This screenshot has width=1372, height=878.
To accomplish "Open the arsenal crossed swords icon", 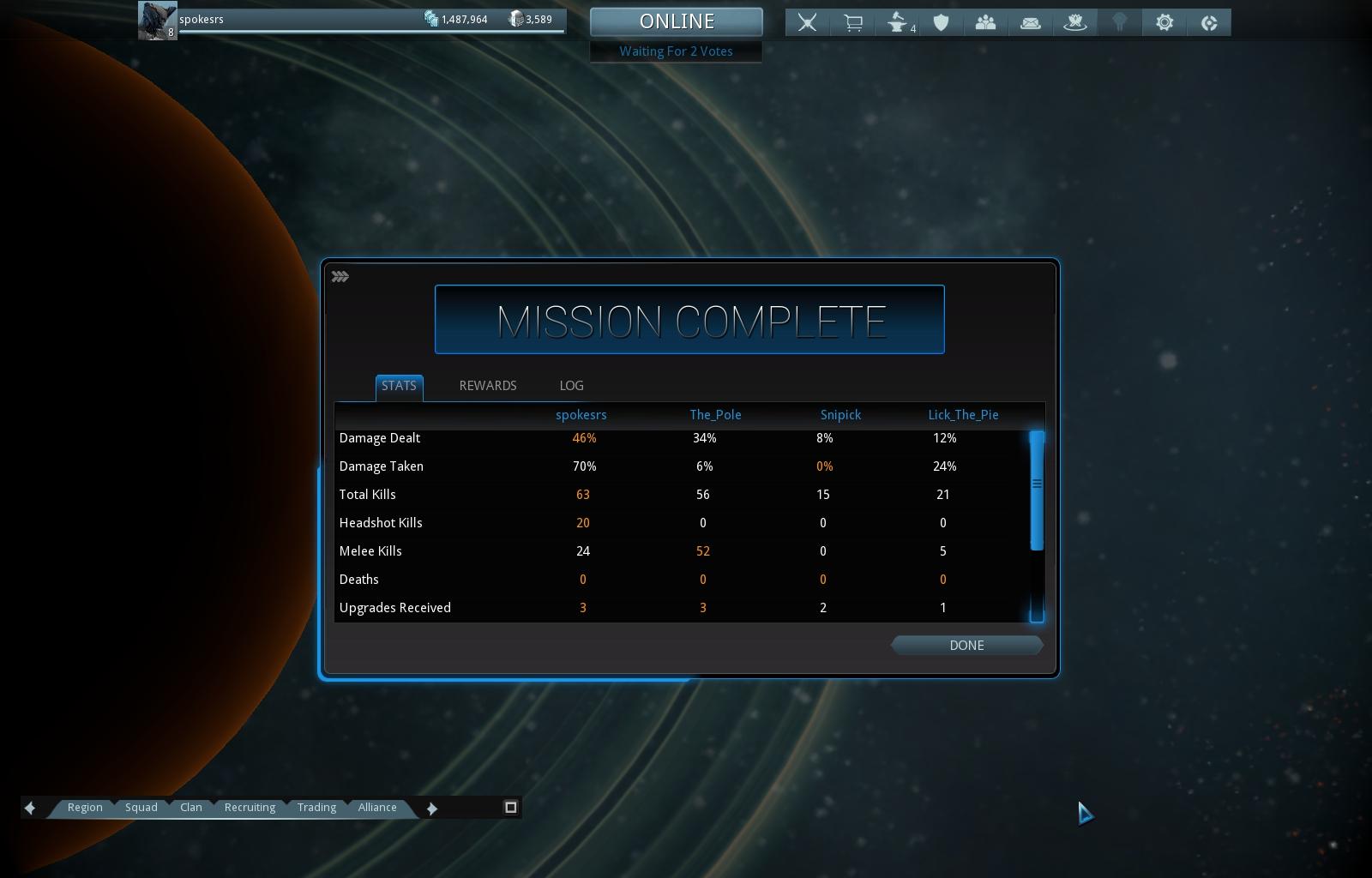I will 807,22.
